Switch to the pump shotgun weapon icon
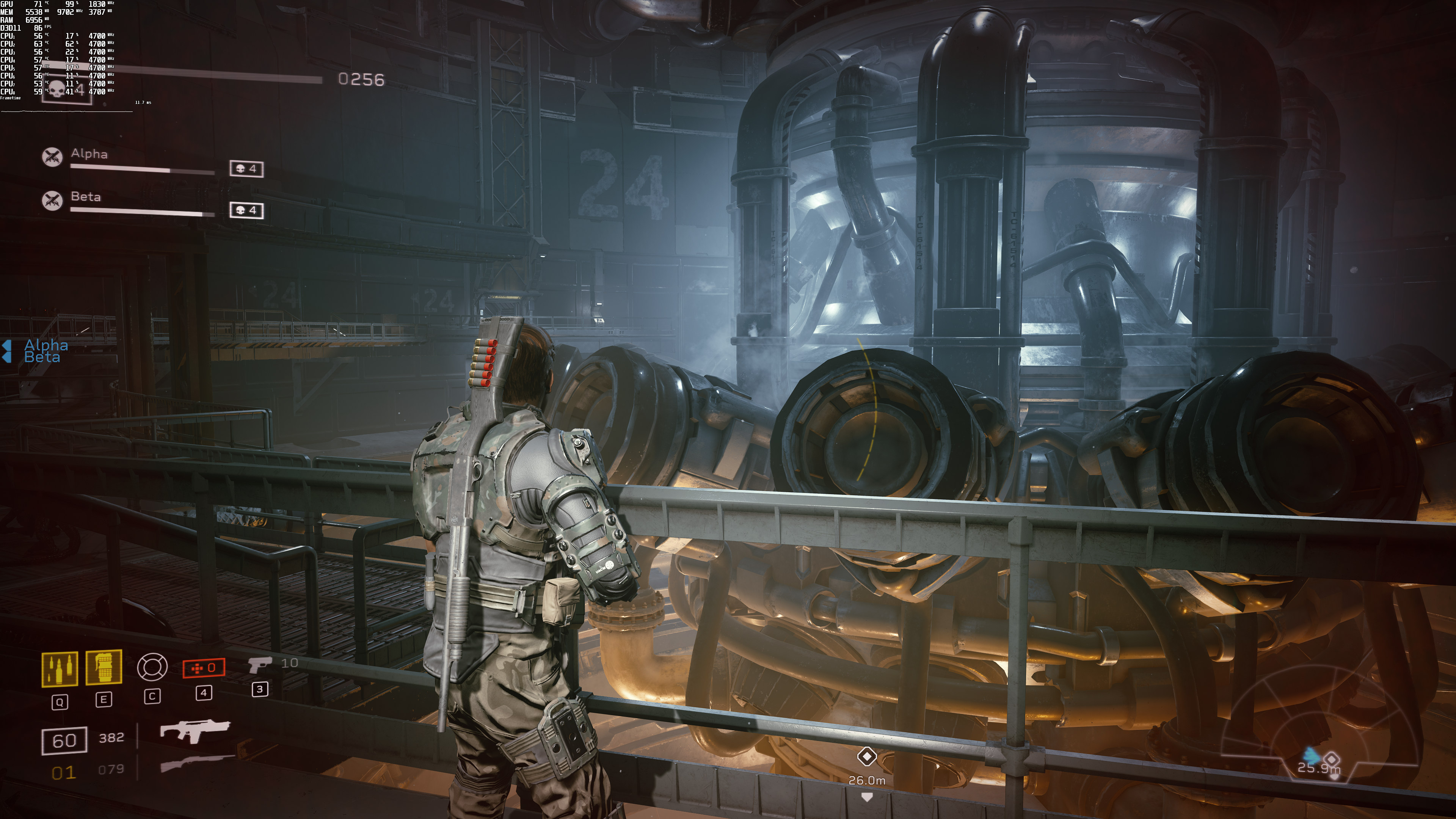1456x819 pixels. click(197, 763)
